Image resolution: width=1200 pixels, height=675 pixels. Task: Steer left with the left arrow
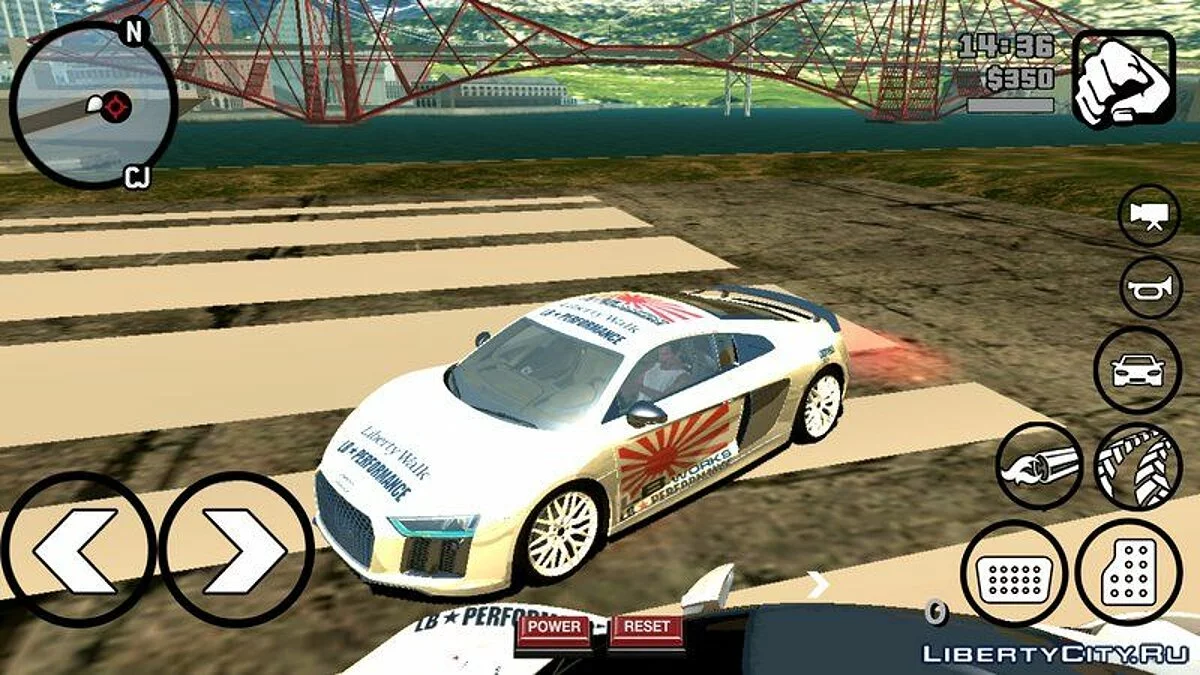(76, 550)
